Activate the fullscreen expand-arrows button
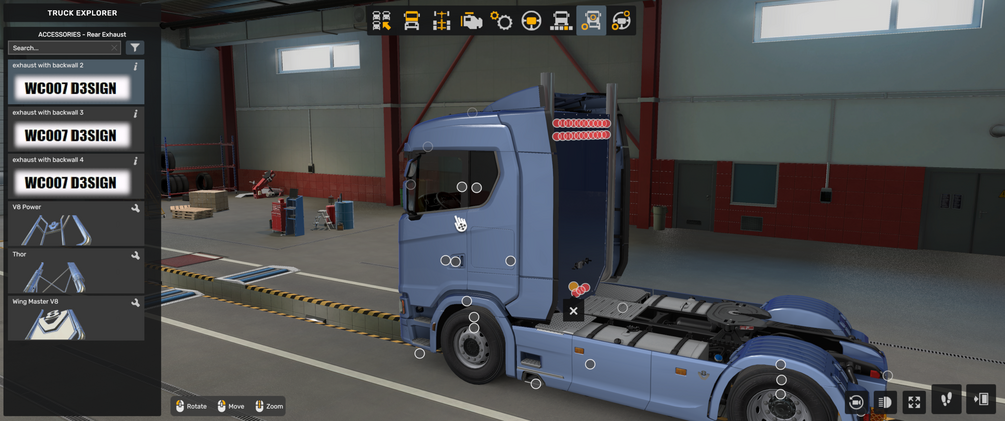1005x421 pixels. (914, 402)
